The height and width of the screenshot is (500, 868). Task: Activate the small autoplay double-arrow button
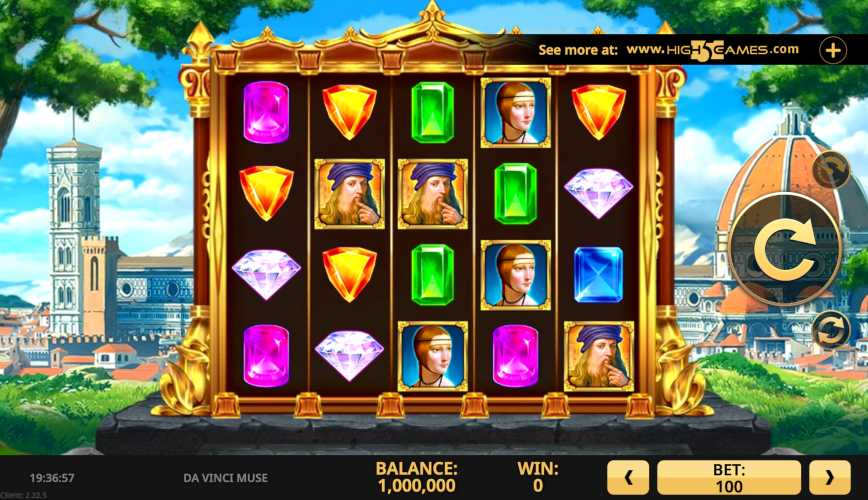(830, 329)
